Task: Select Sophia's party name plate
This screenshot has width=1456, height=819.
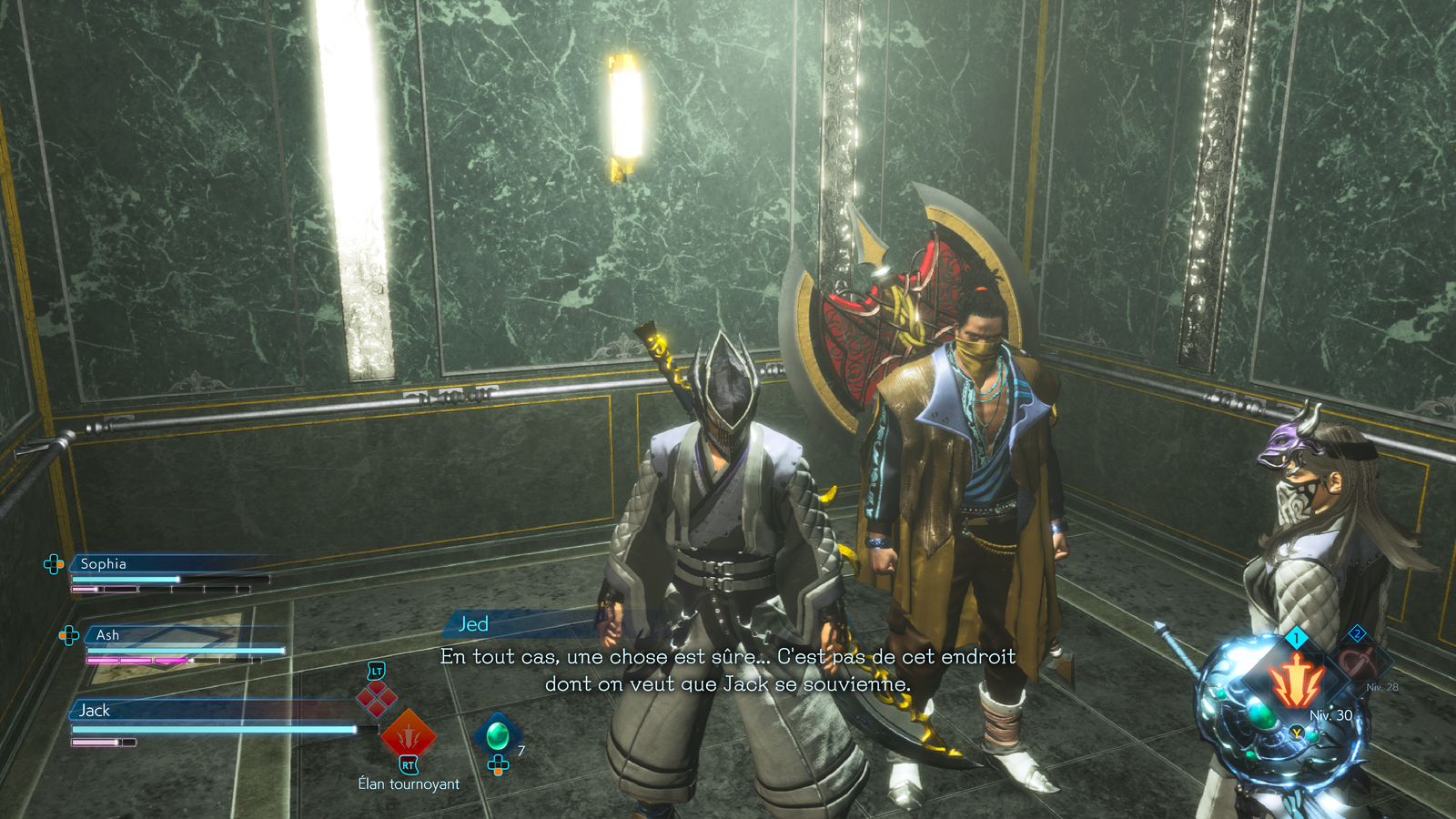Action: pyautogui.click(x=103, y=564)
